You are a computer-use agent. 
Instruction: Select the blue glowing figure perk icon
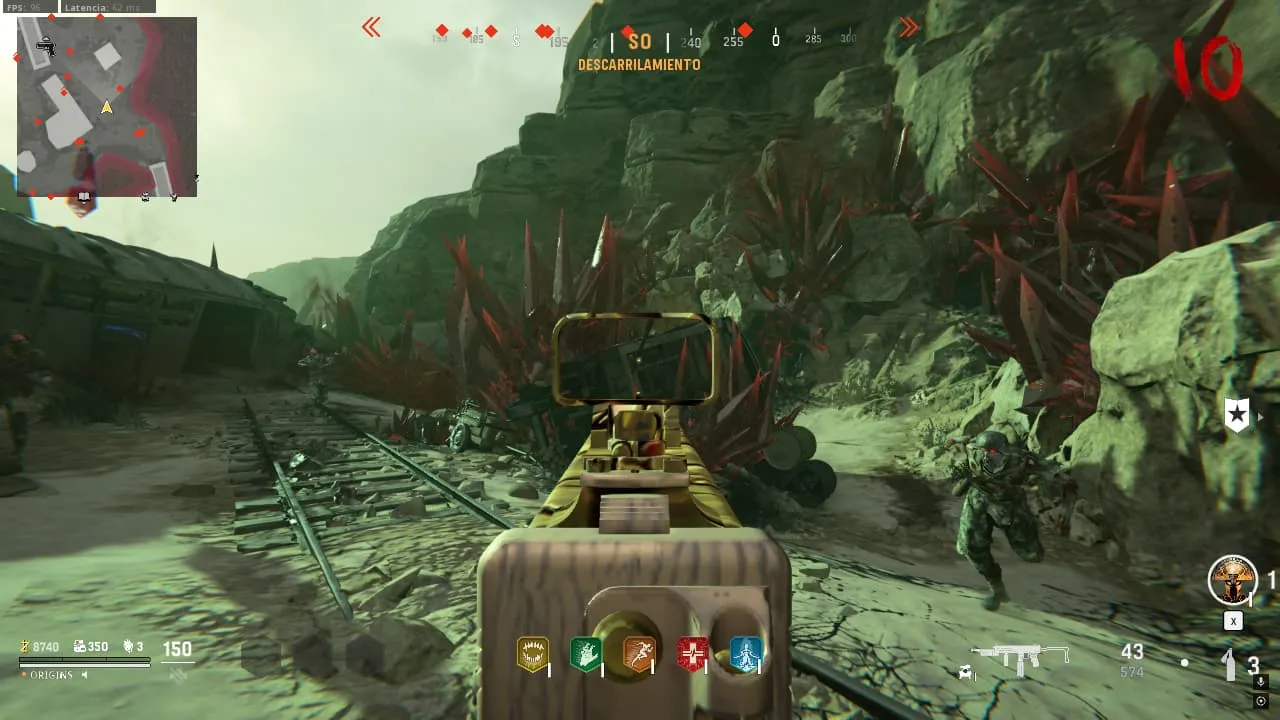[x=746, y=654]
